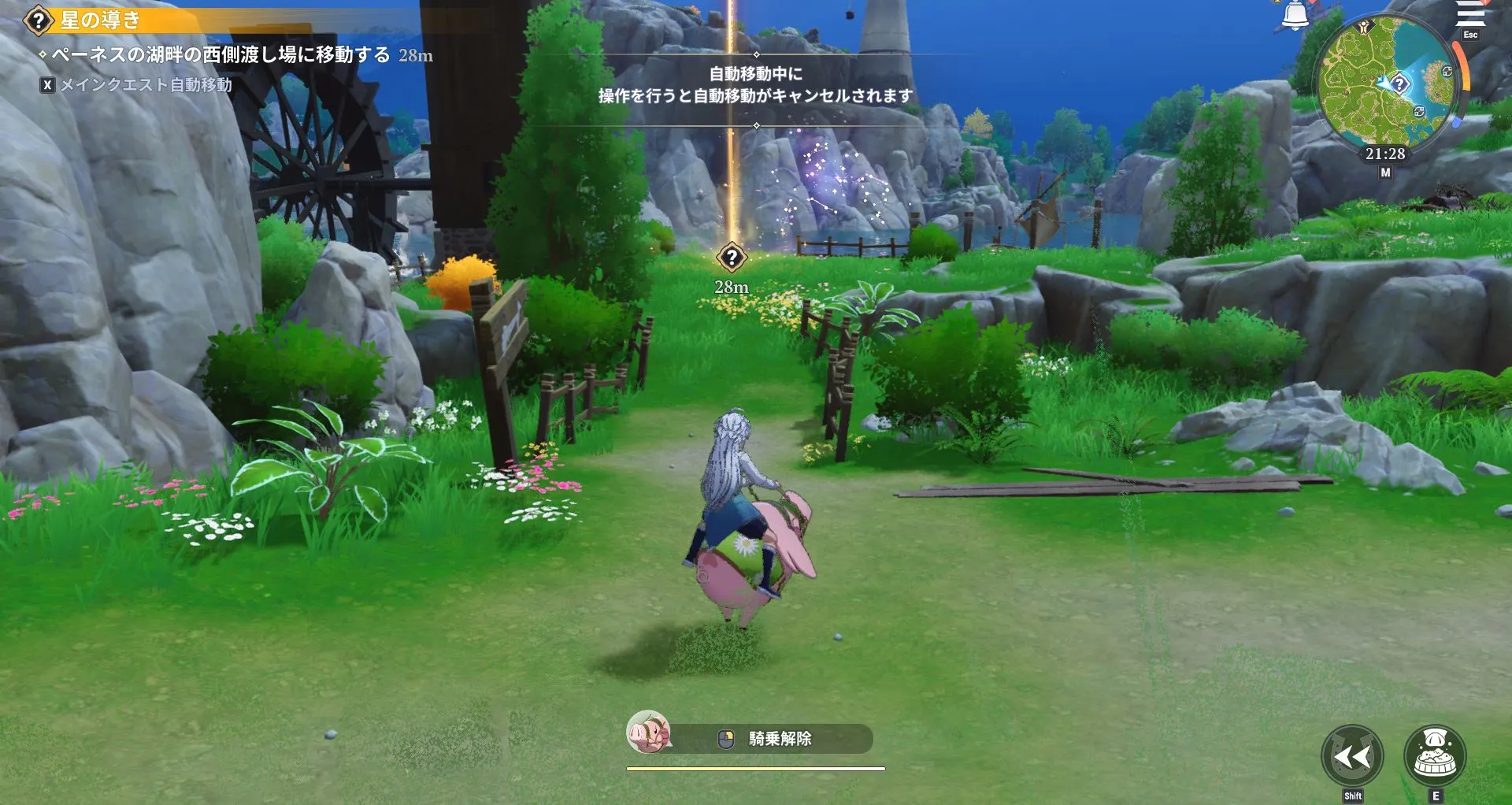Select the quest ? marker on the minimap
Screen dimensions: 1512x805
click(1400, 83)
